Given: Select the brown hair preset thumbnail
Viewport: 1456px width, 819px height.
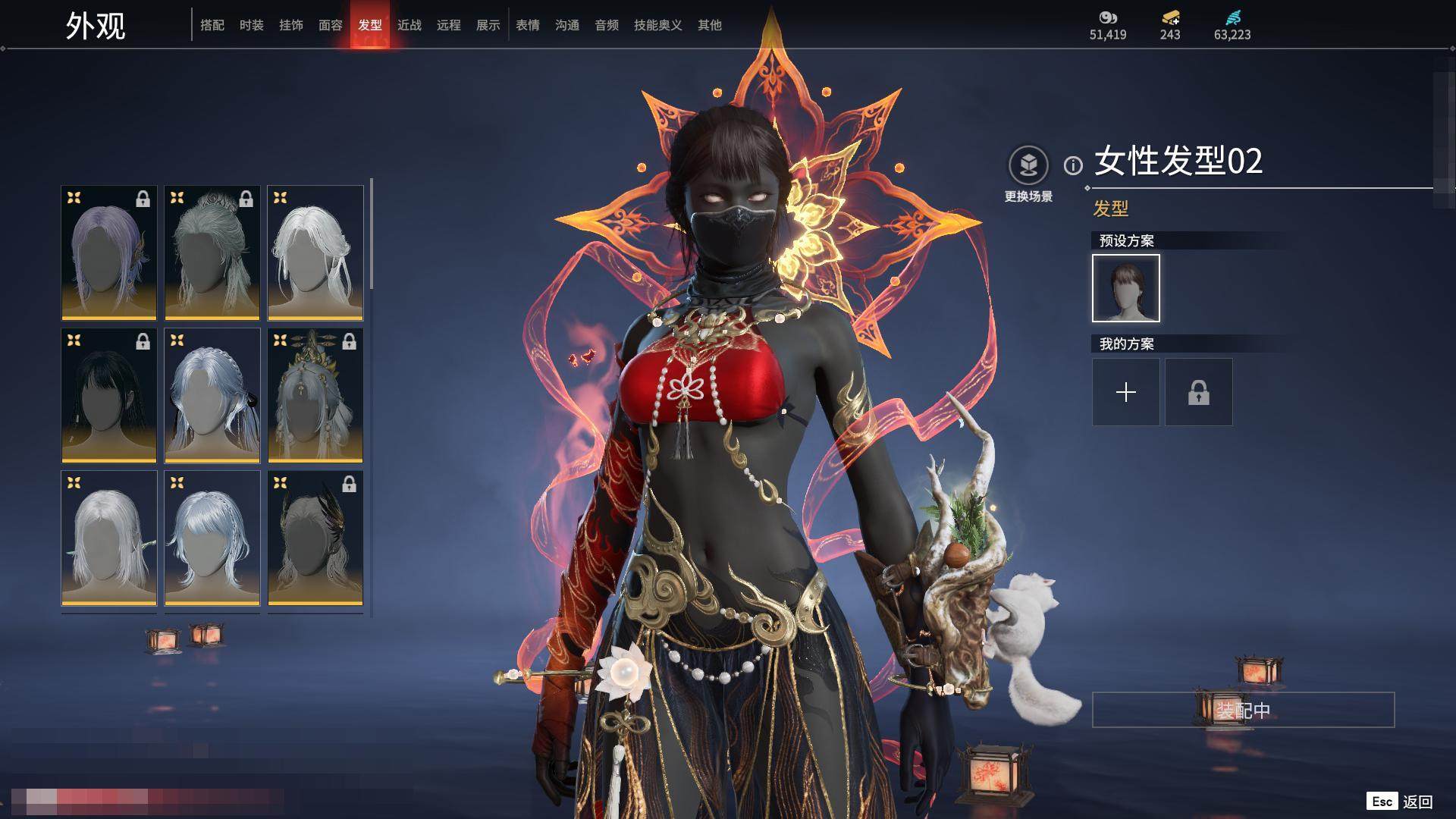Looking at the screenshot, I should point(1126,288).
